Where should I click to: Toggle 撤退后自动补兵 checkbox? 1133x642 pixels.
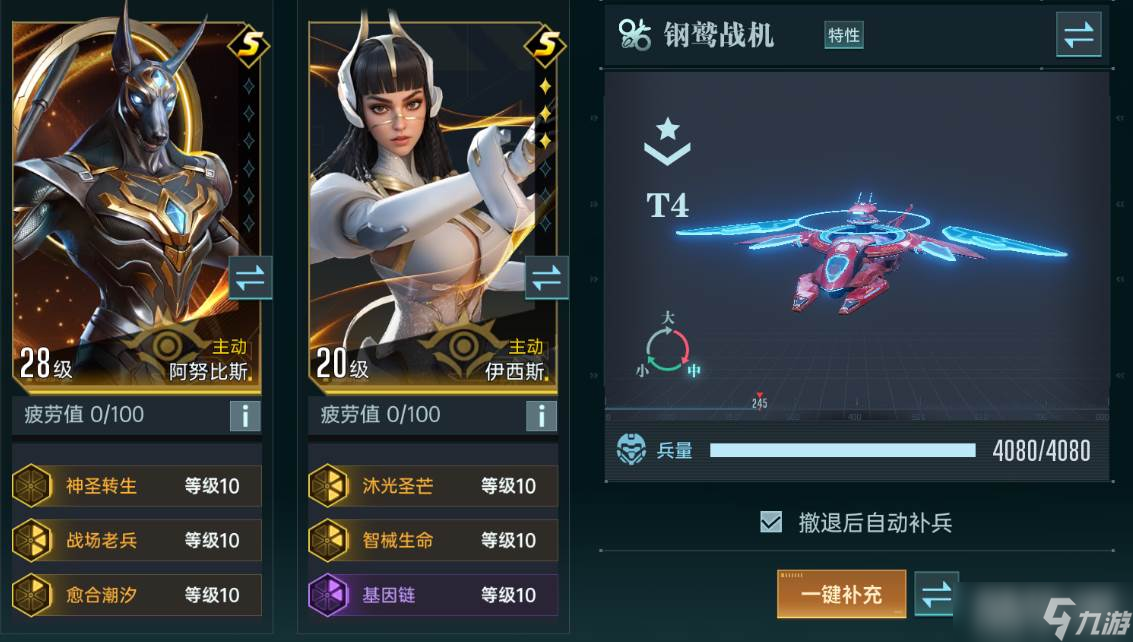(771, 522)
